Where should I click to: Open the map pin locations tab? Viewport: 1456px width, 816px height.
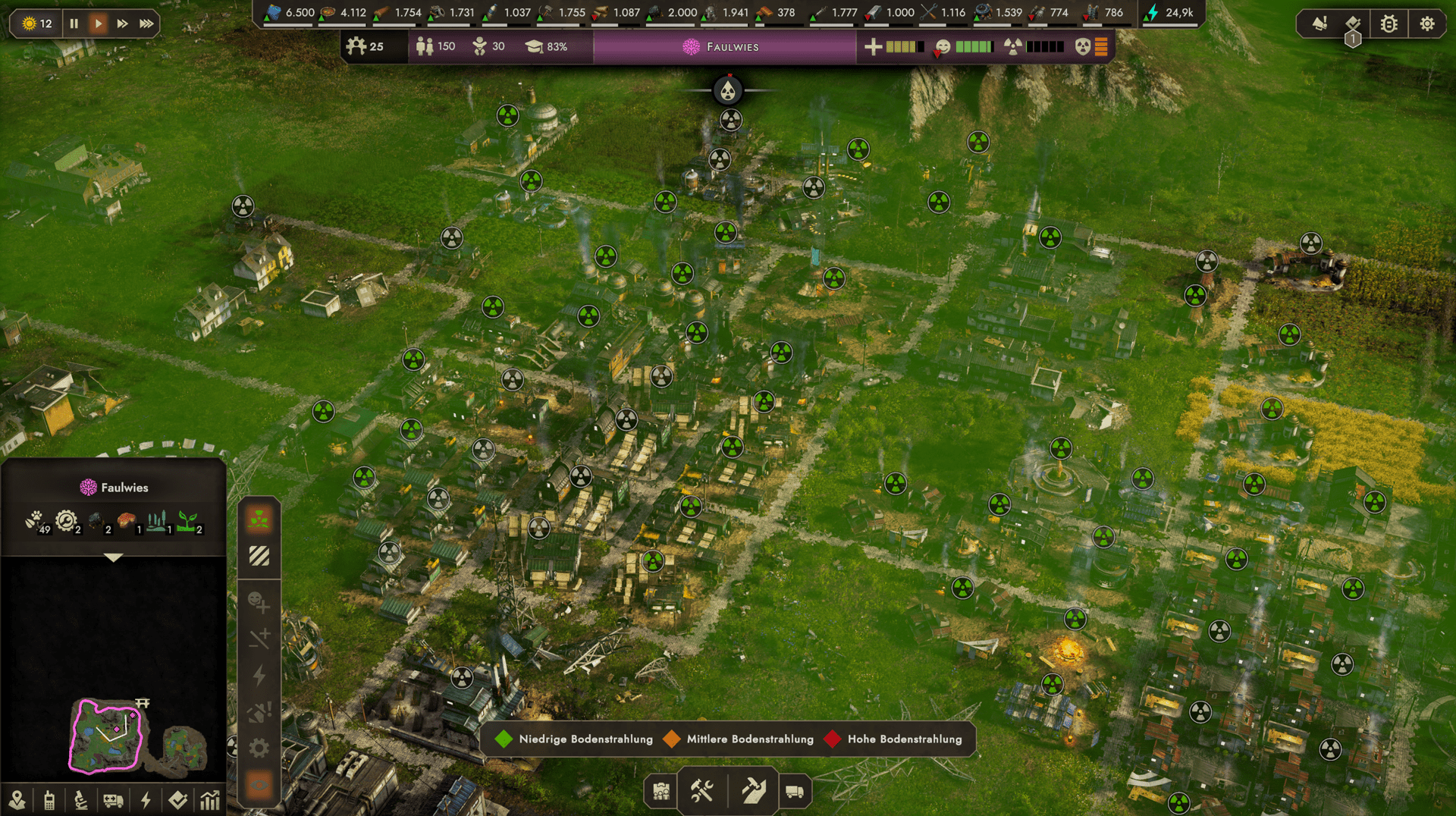(x=17, y=800)
